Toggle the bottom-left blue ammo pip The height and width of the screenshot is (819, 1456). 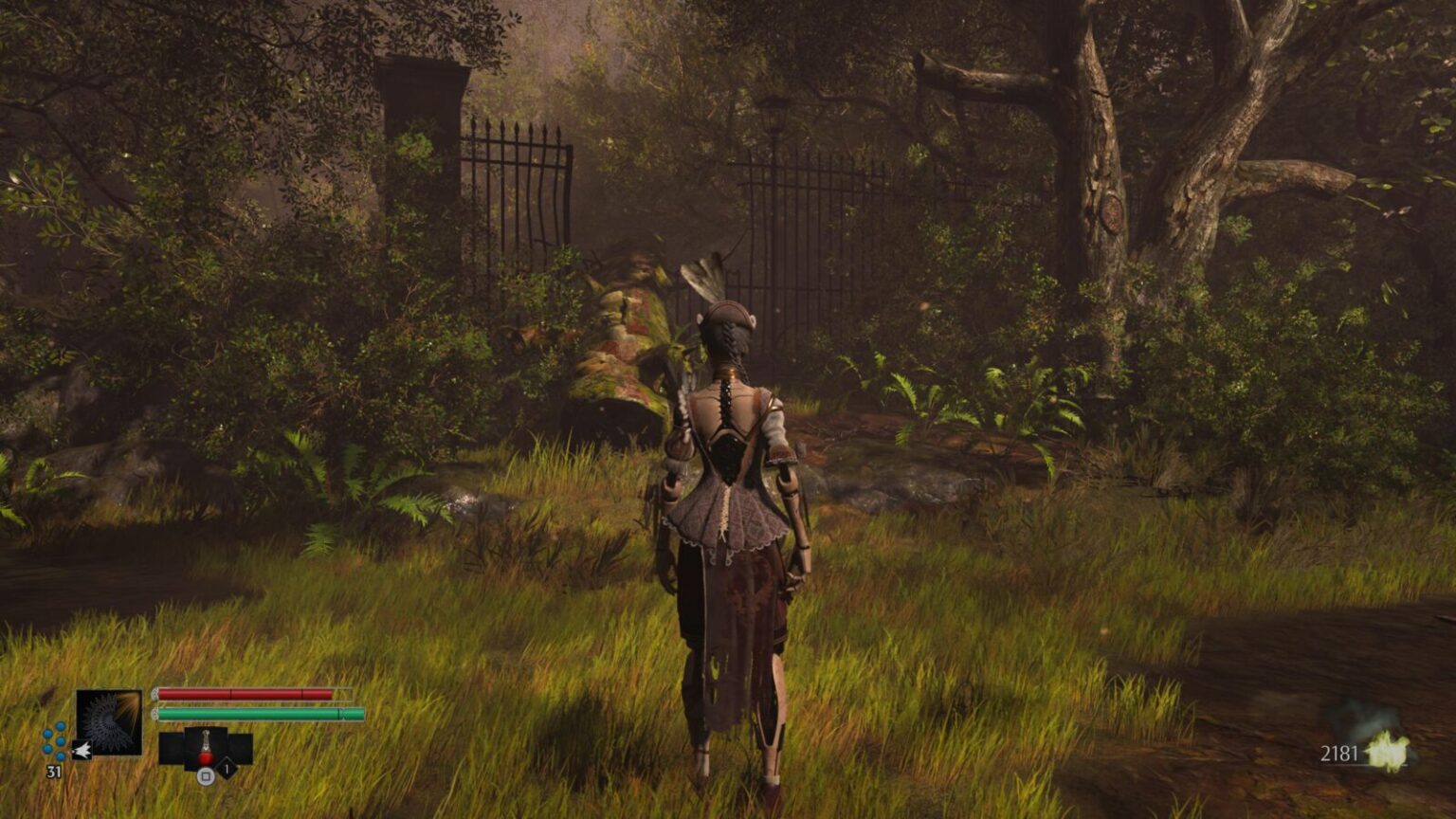pyautogui.click(x=45, y=749)
